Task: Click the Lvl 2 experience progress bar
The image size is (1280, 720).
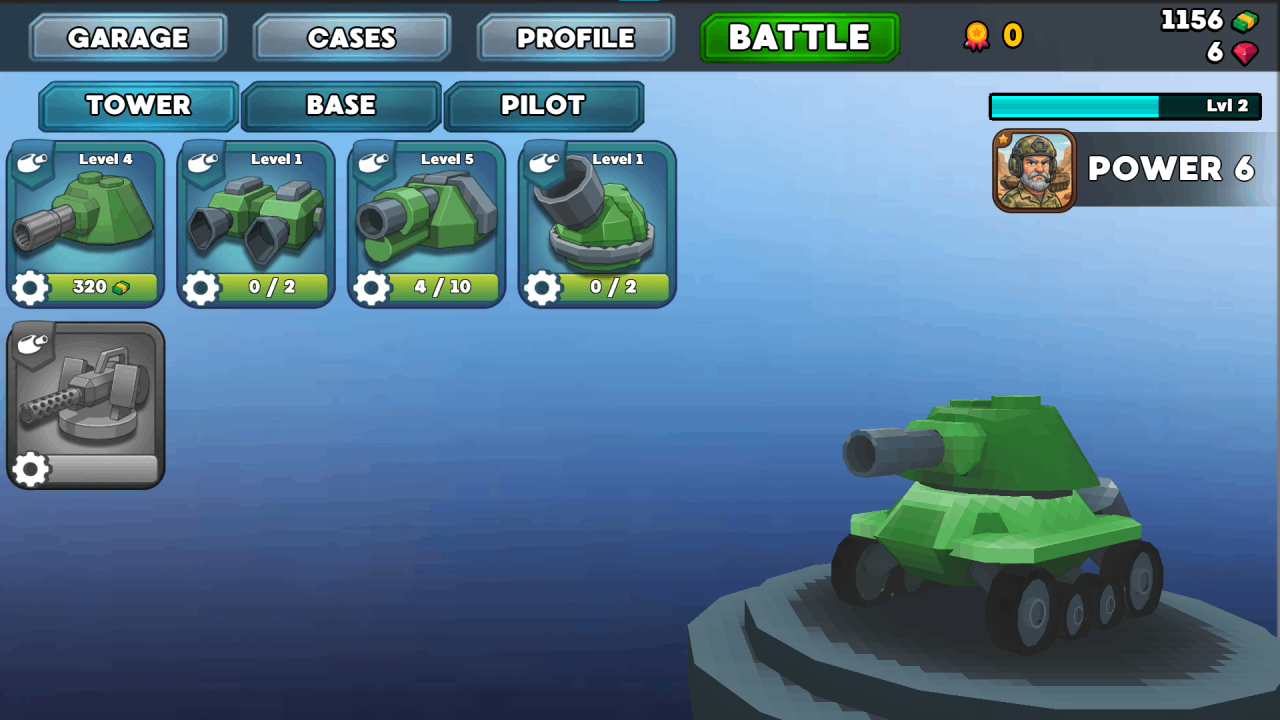Action: tap(1123, 105)
